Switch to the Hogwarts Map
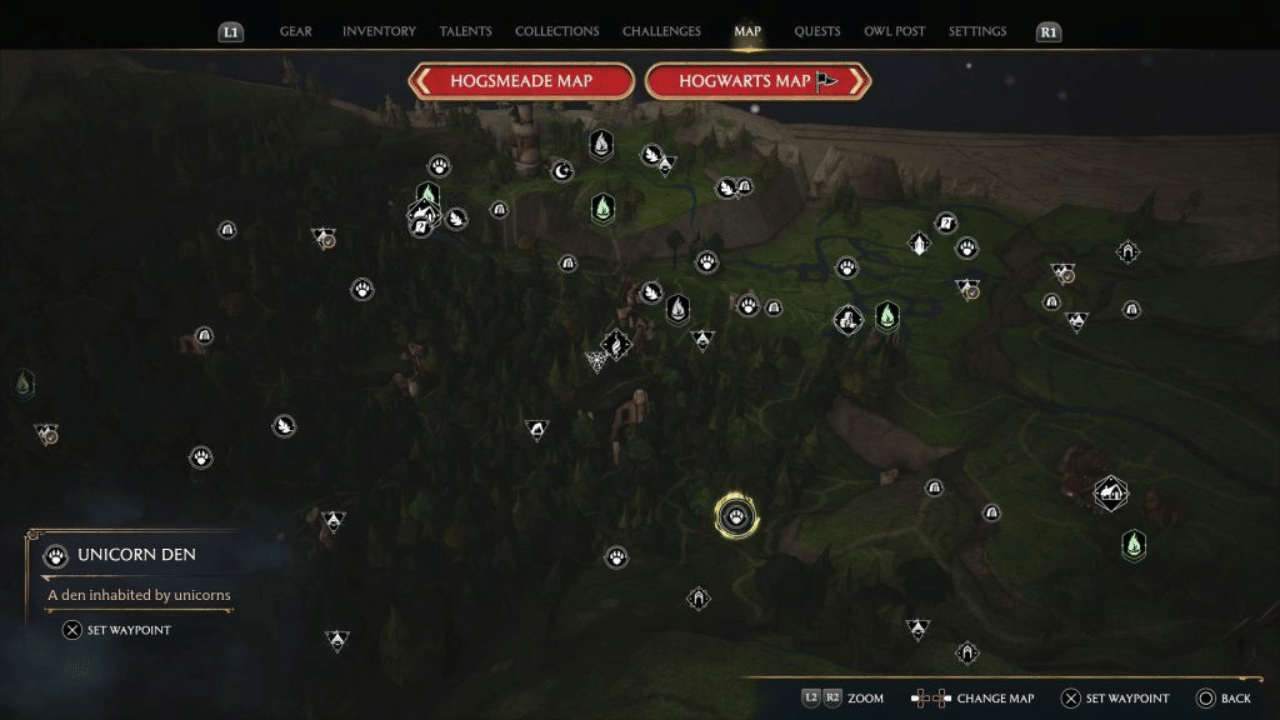The height and width of the screenshot is (720, 1280). pyautogui.click(x=757, y=81)
